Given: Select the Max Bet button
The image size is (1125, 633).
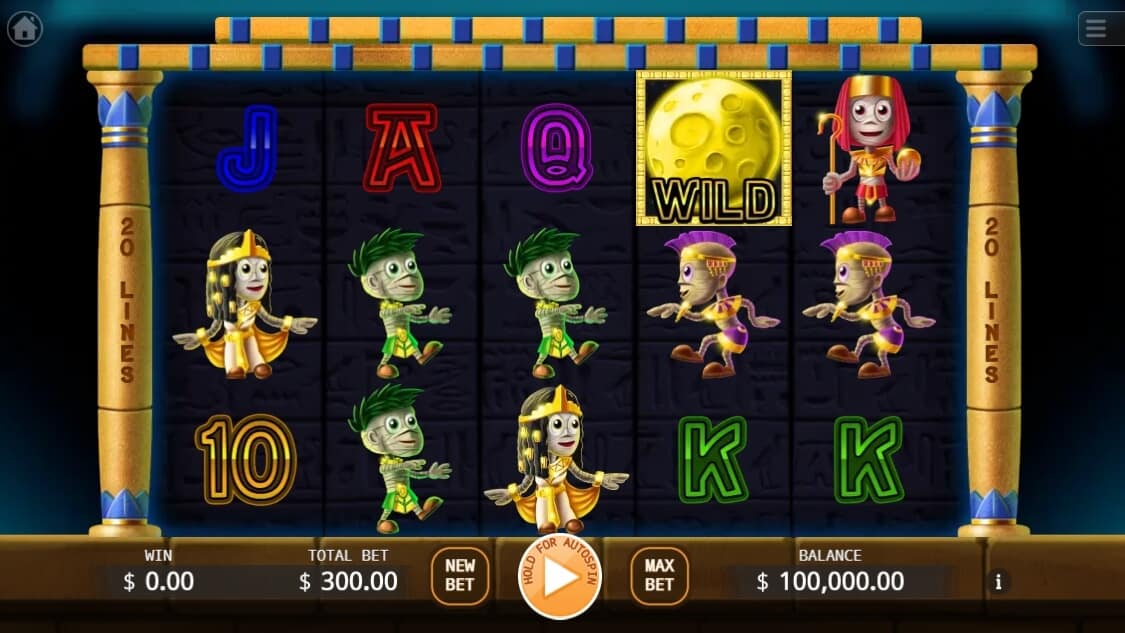Looking at the screenshot, I should (659, 575).
